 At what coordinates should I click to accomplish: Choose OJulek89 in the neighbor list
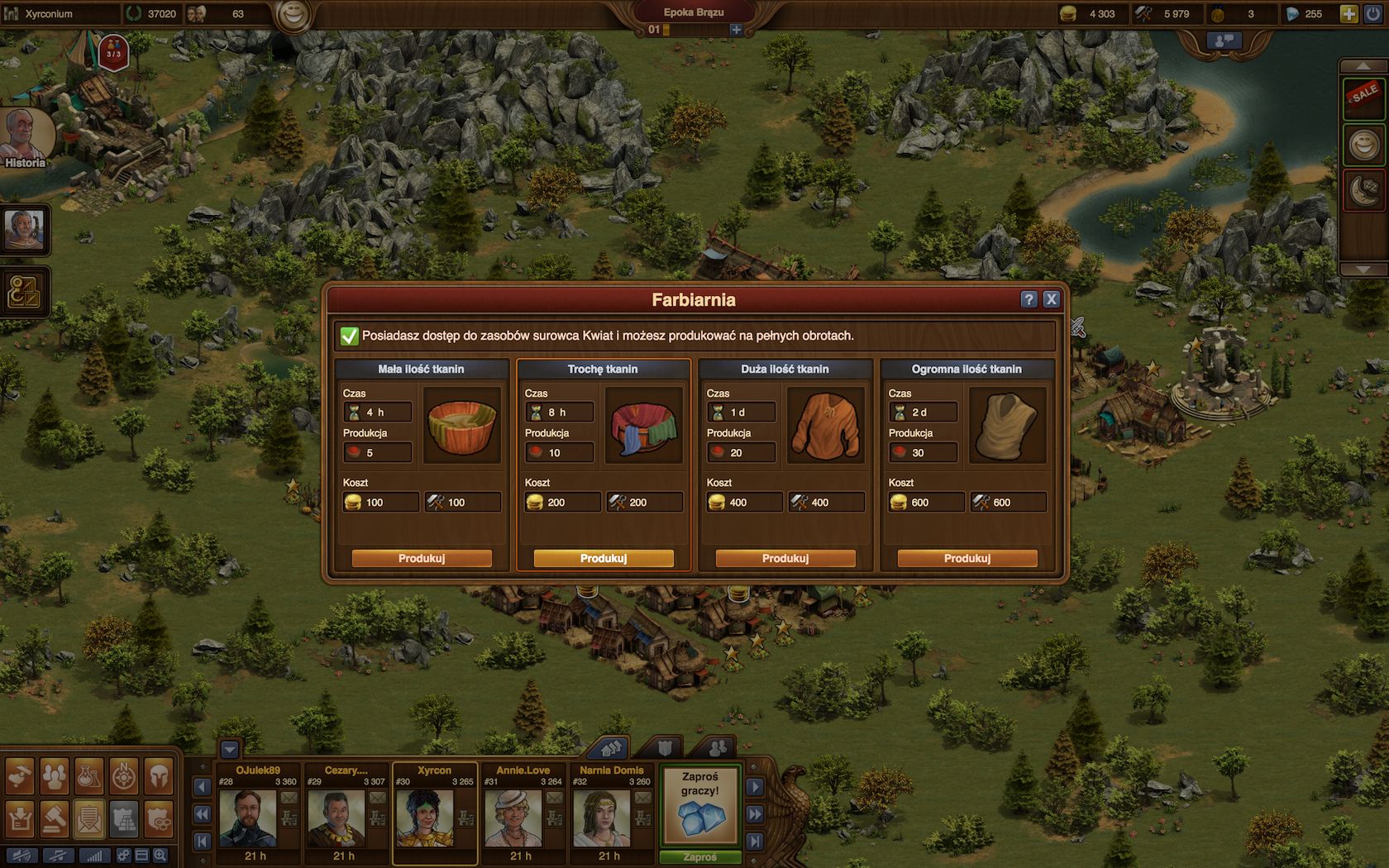pos(248,818)
